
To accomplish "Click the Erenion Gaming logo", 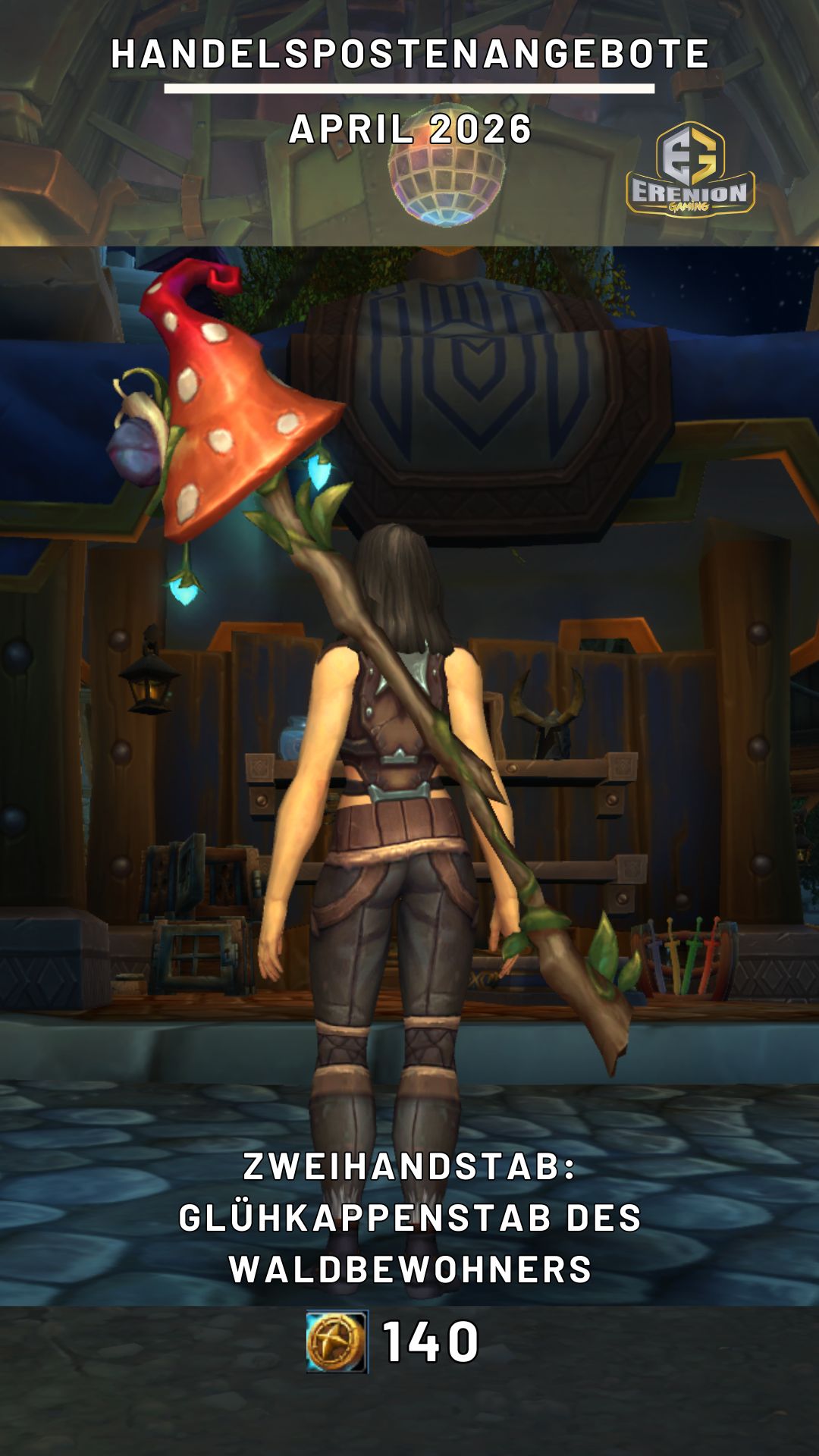I will coord(689,171).
